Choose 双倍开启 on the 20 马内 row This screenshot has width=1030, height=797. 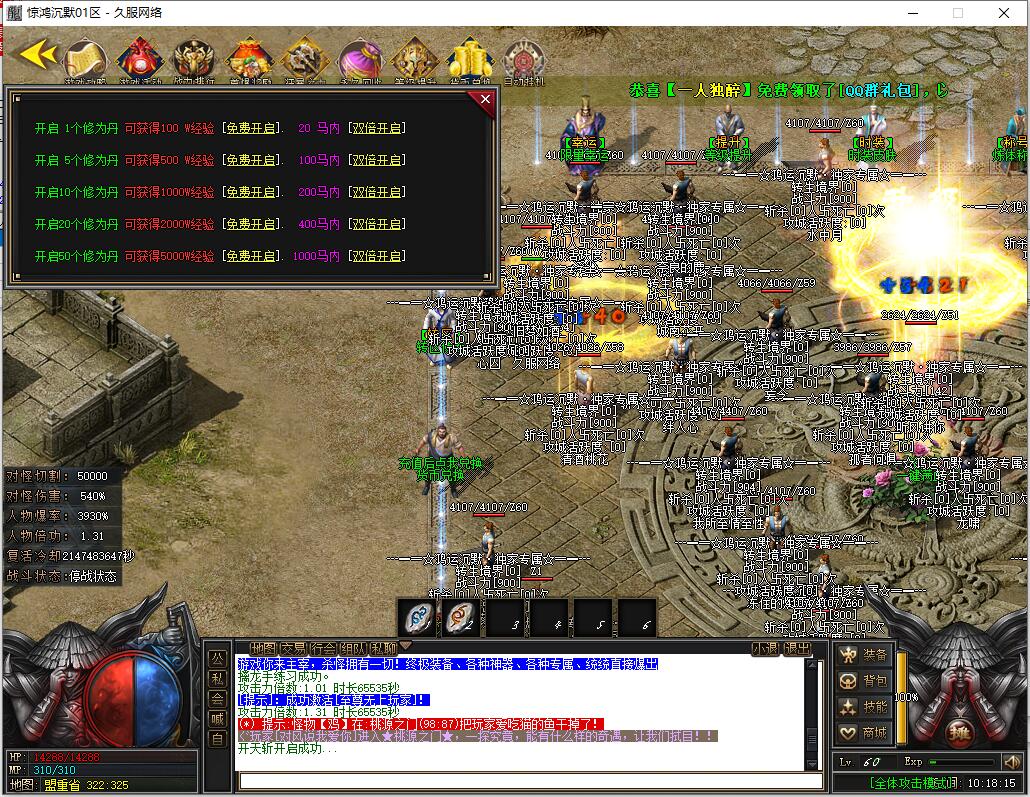pyautogui.click(x=375, y=128)
